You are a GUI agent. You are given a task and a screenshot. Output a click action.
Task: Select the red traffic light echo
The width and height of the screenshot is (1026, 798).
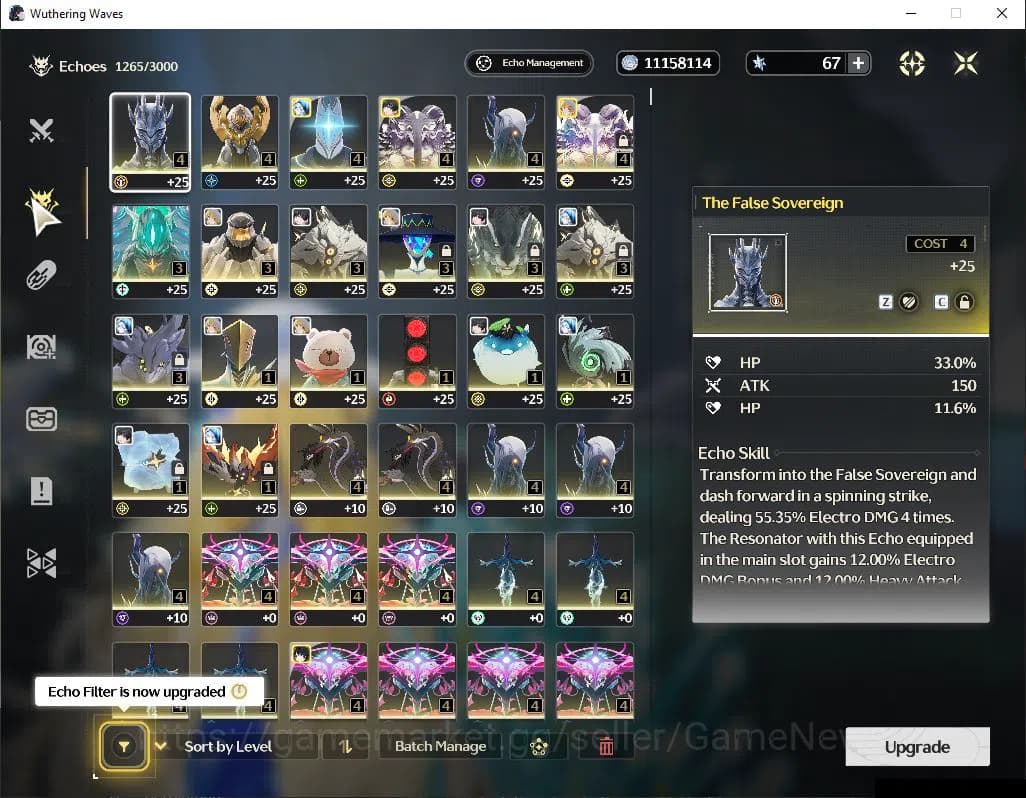[x=417, y=359]
